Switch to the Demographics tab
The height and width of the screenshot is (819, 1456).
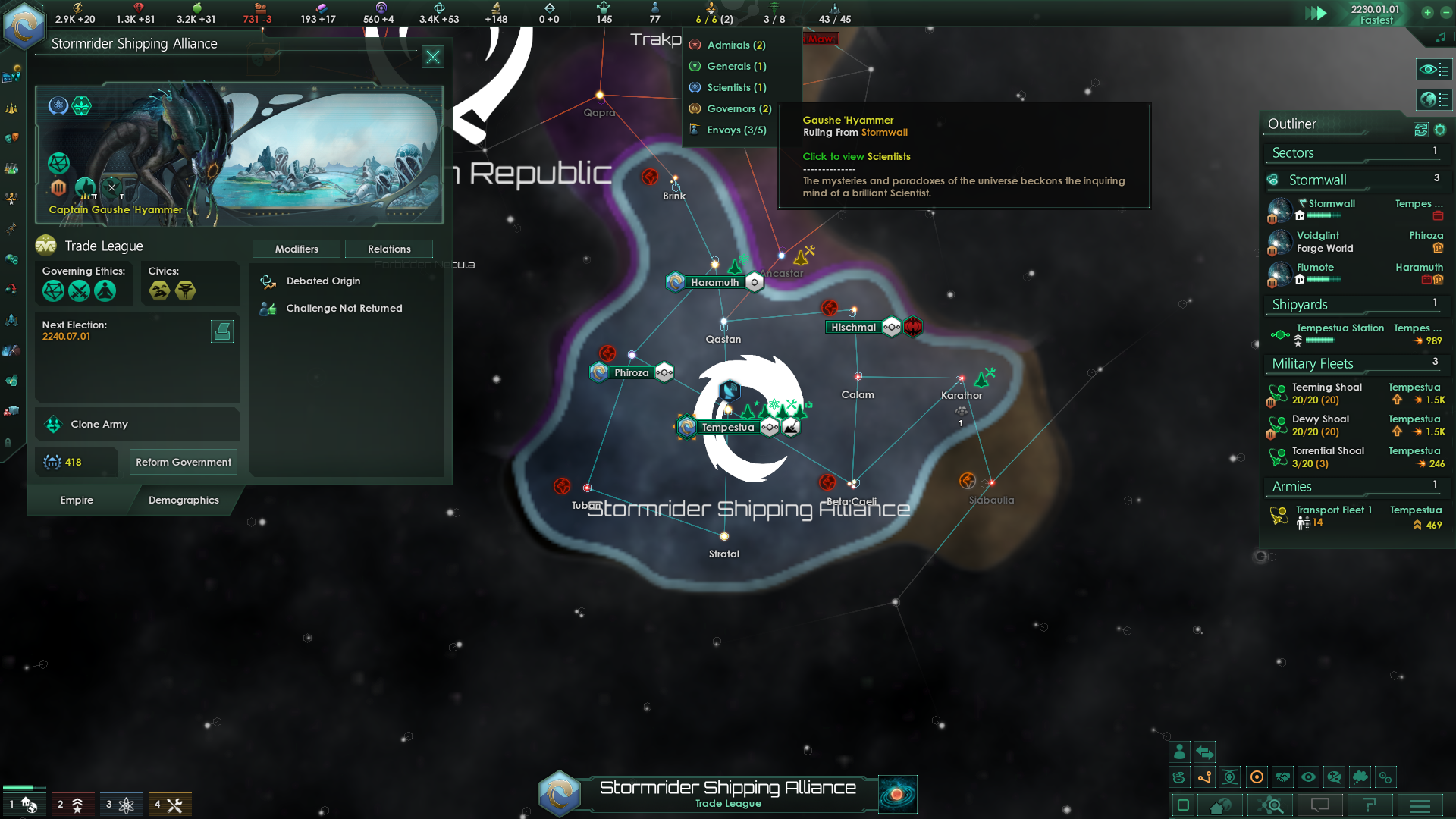point(183,500)
